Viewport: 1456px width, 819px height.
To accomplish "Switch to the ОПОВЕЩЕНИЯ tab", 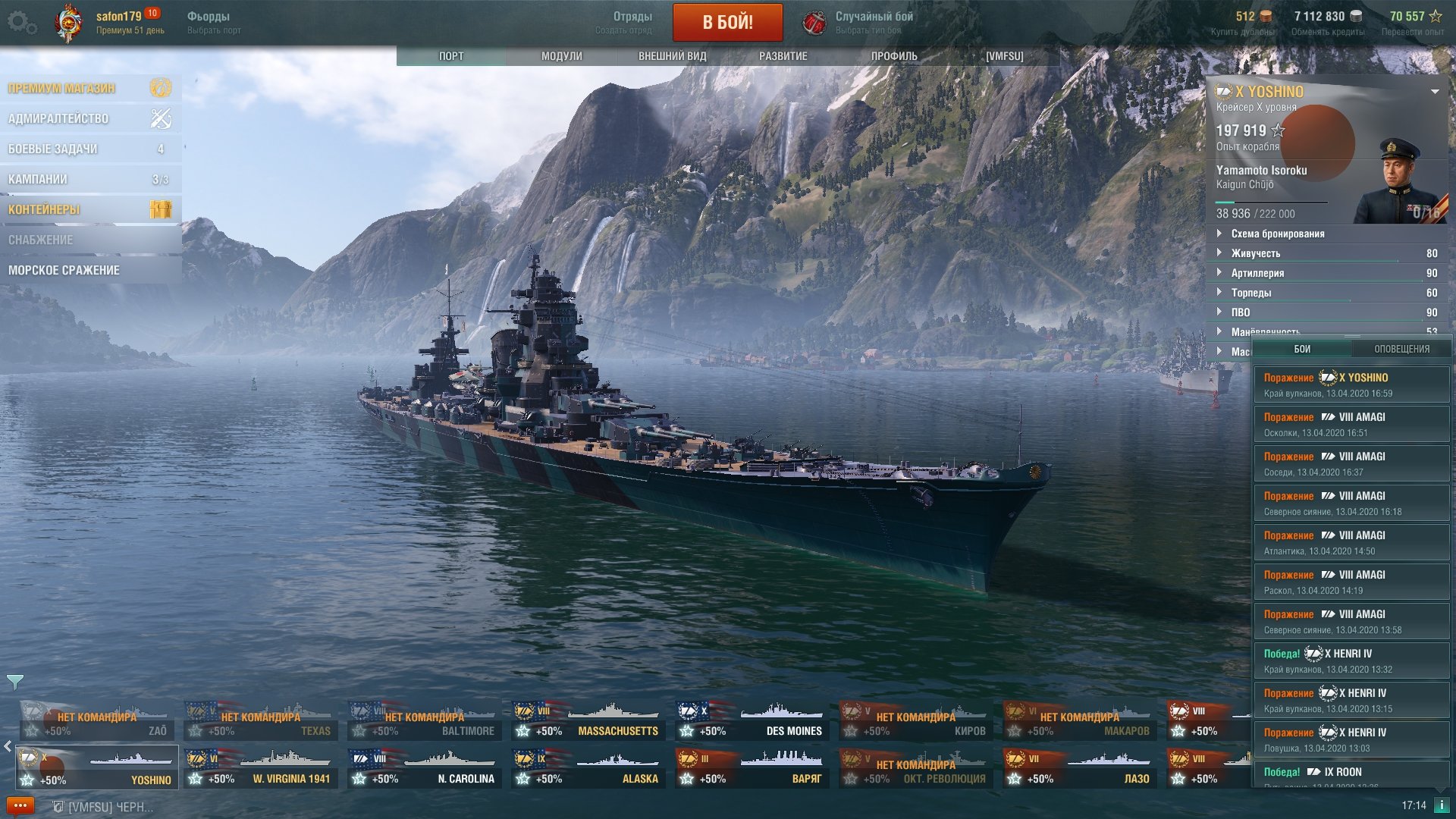I will (1401, 349).
